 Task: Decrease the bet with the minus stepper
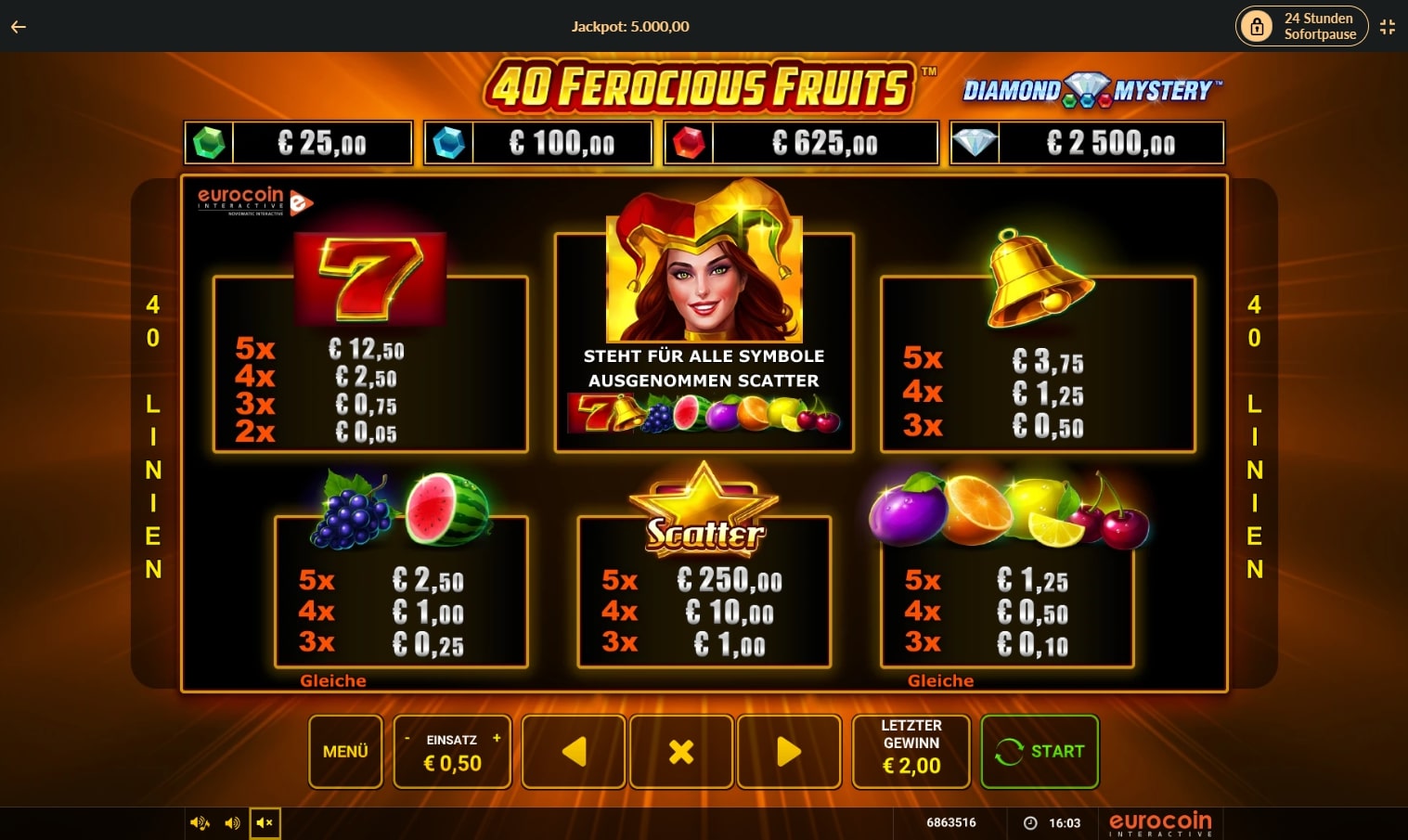(x=407, y=739)
